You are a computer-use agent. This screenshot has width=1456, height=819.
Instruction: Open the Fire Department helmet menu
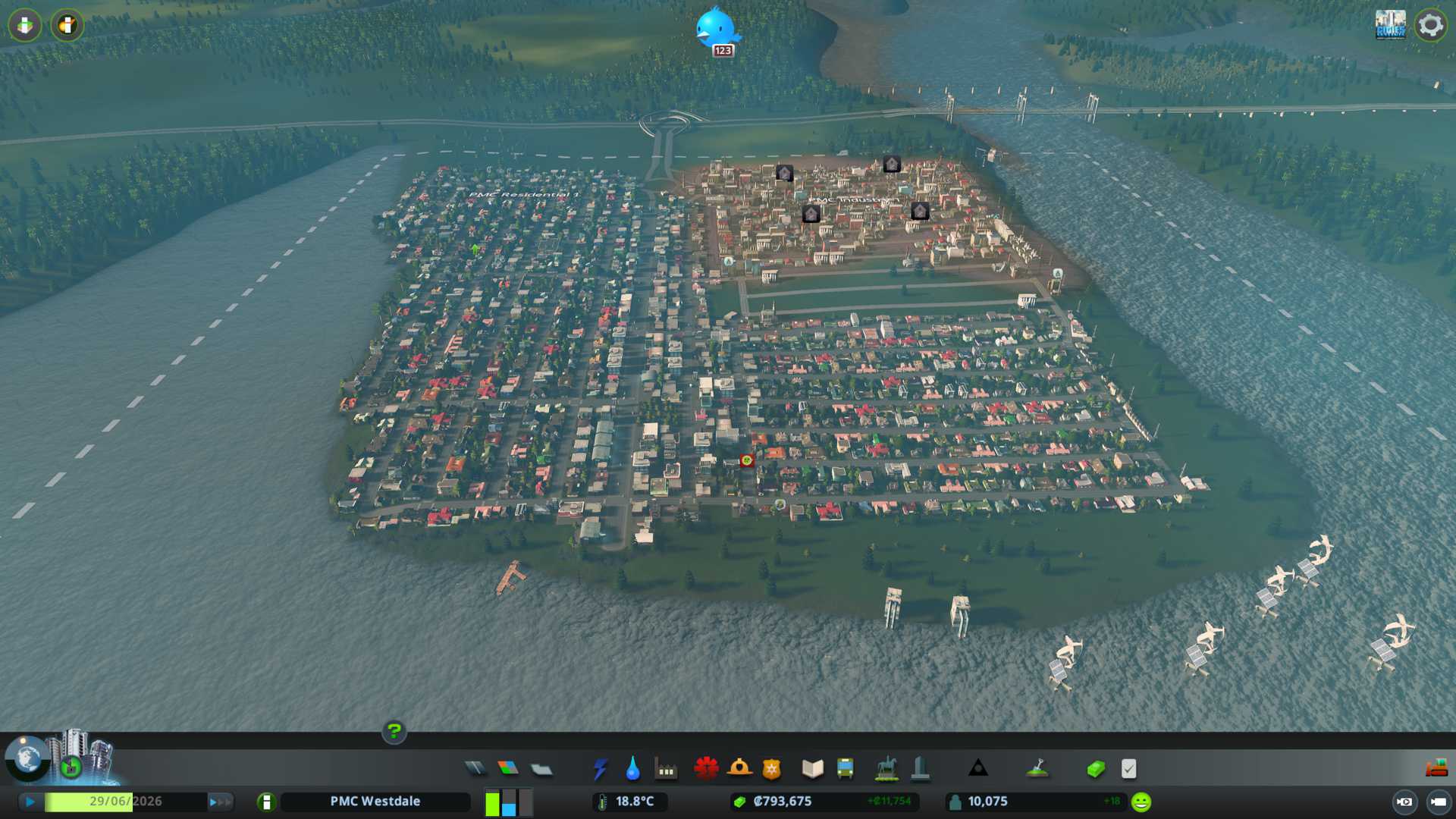coord(739,769)
